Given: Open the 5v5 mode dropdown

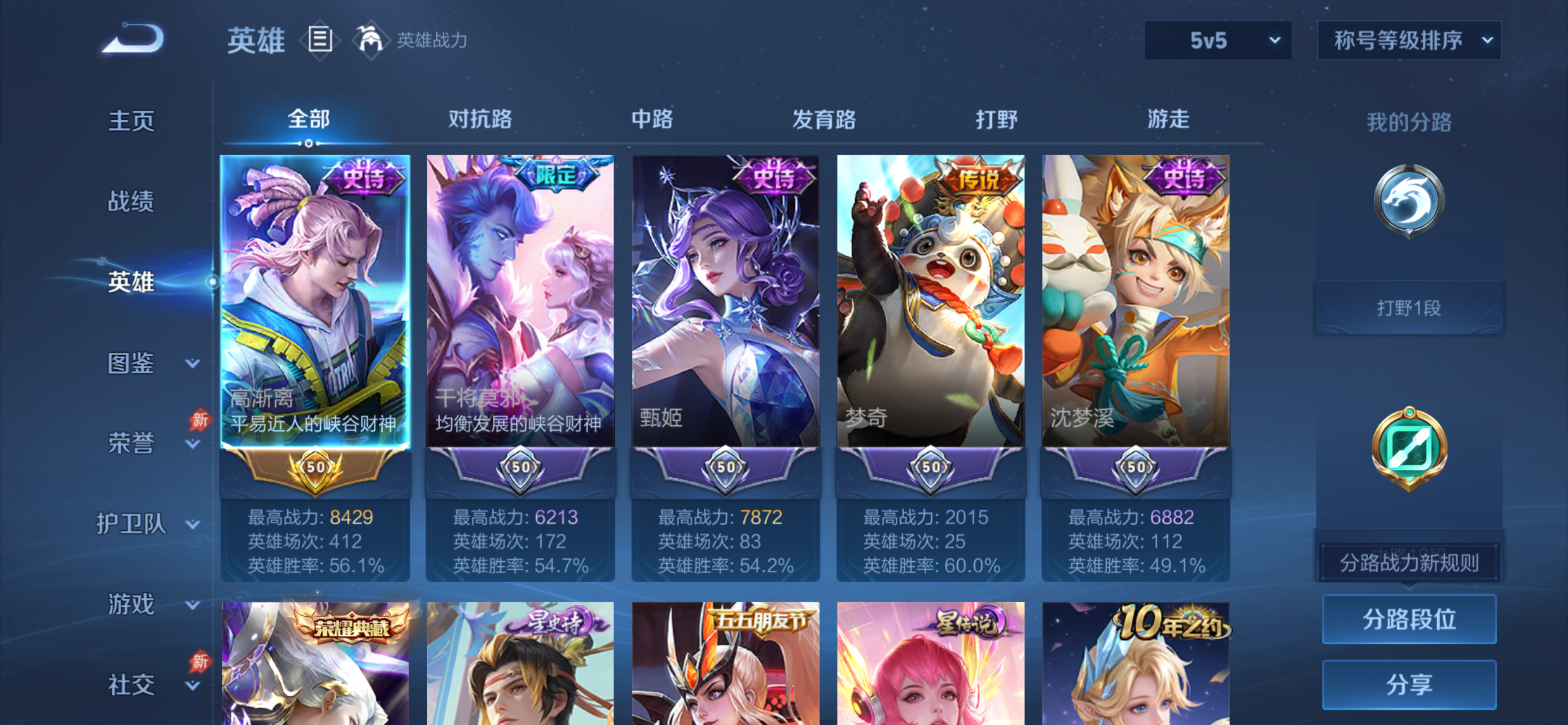Looking at the screenshot, I should click(x=1217, y=40).
